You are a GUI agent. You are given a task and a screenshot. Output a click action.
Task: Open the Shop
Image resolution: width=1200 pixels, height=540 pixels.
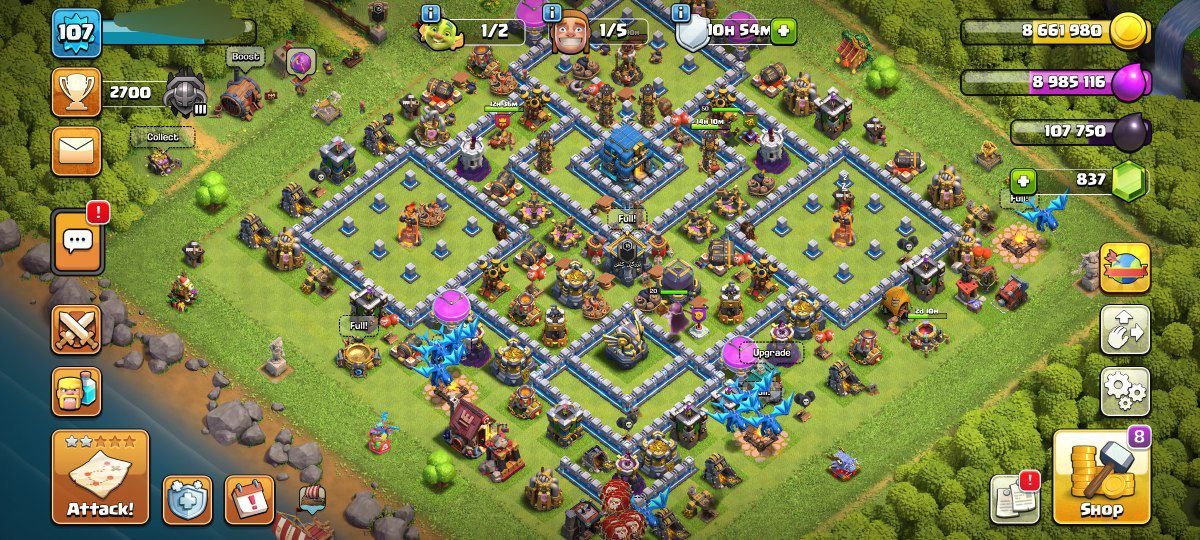click(x=1101, y=477)
